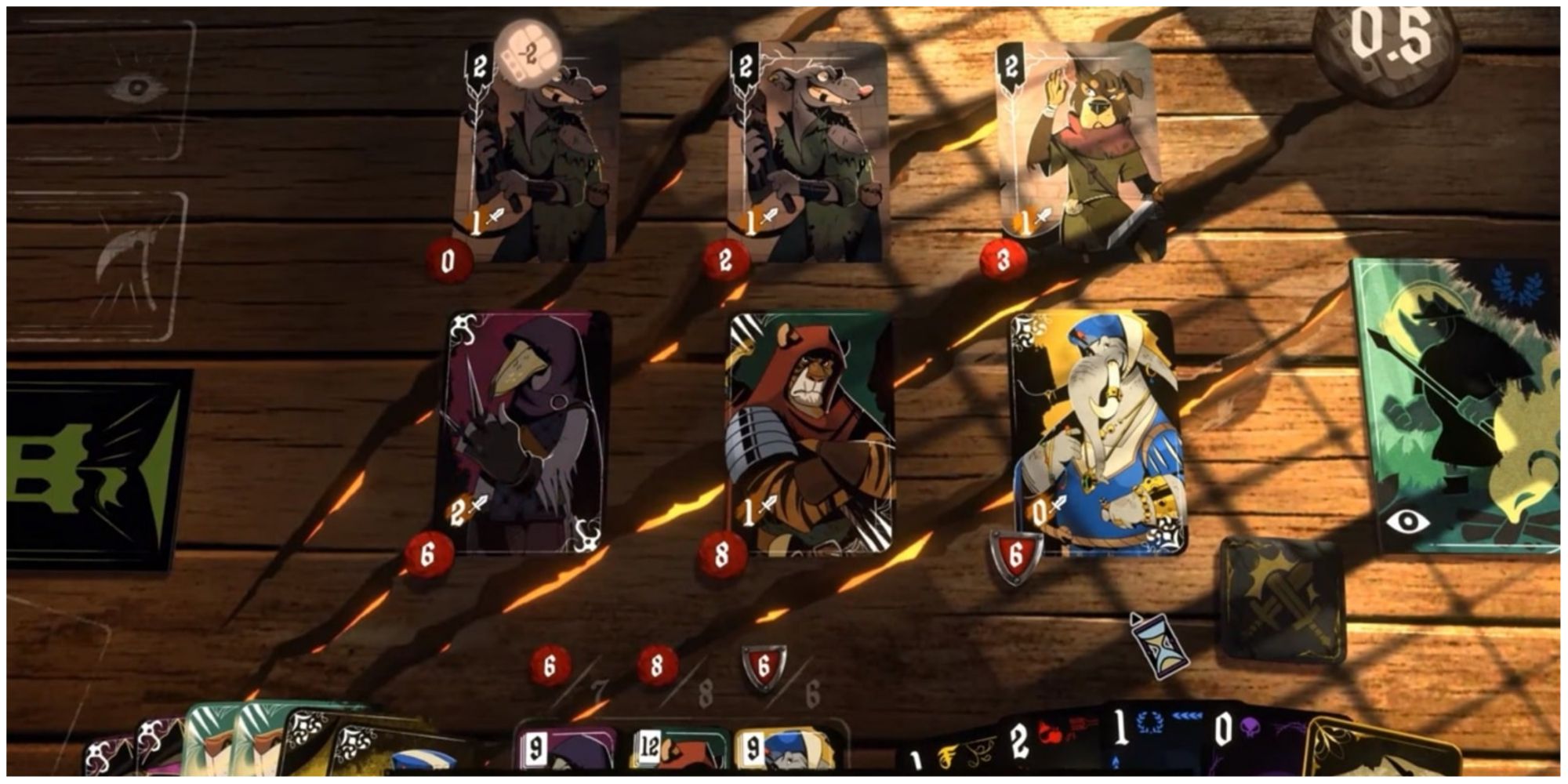Toggle the shield marker on the elephant card
This screenshot has height=784, width=1568.
coord(1014,552)
